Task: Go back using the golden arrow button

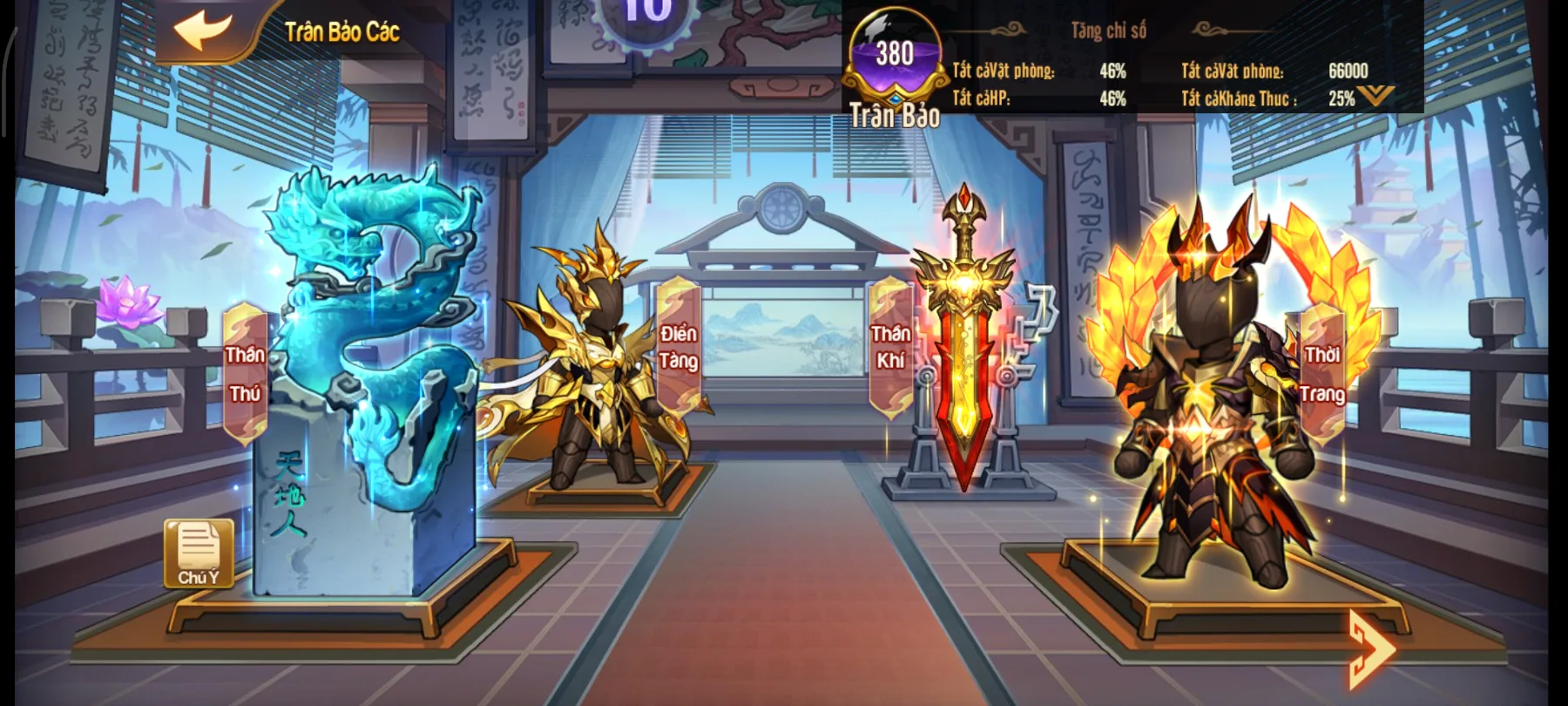Action: [x=202, y=31]
